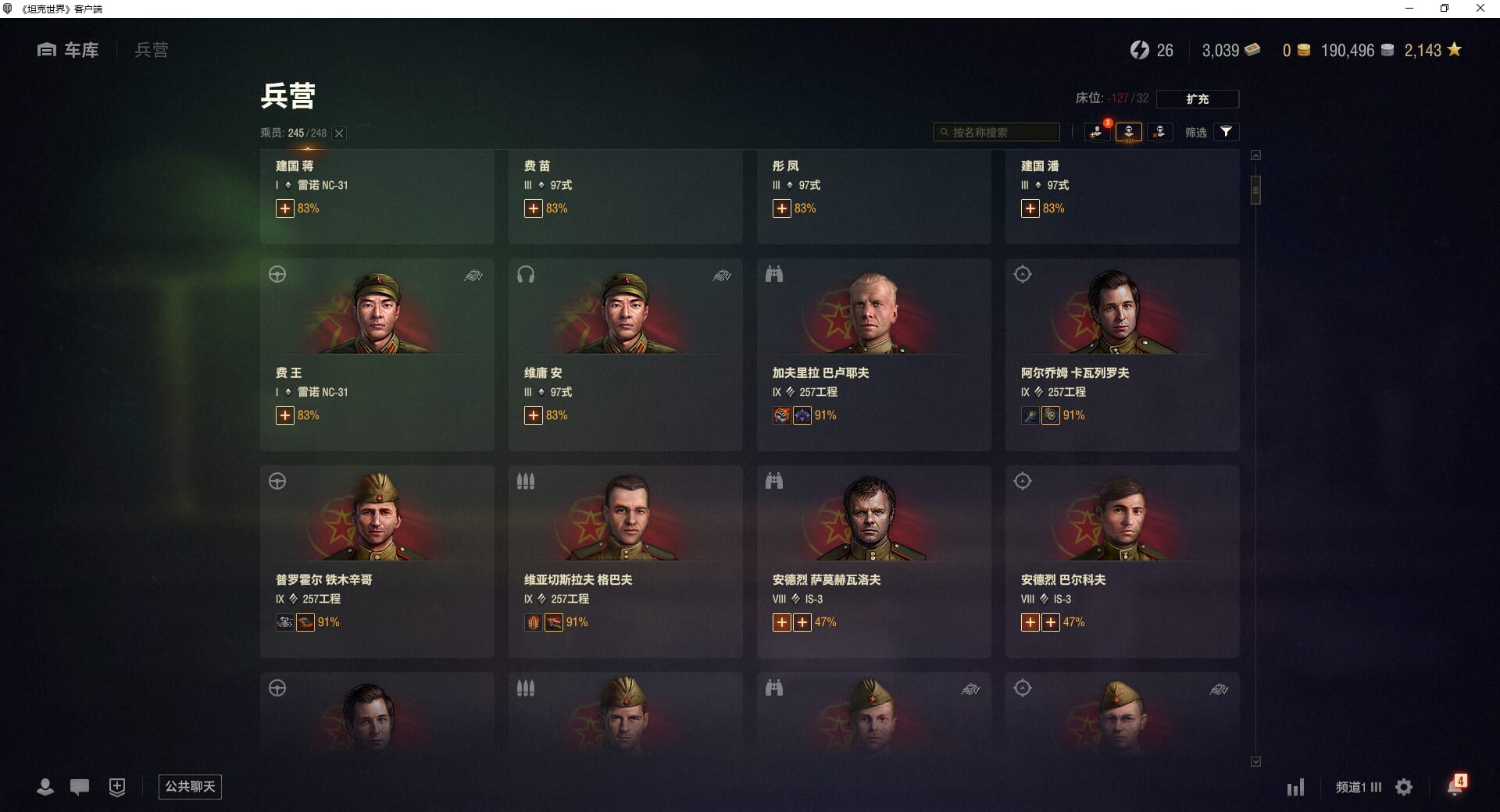This screenshot has height=812, width=1500.
Task: Select crew member 维庸 安 card
Action: pyautogui.click(x=625, y=355)
